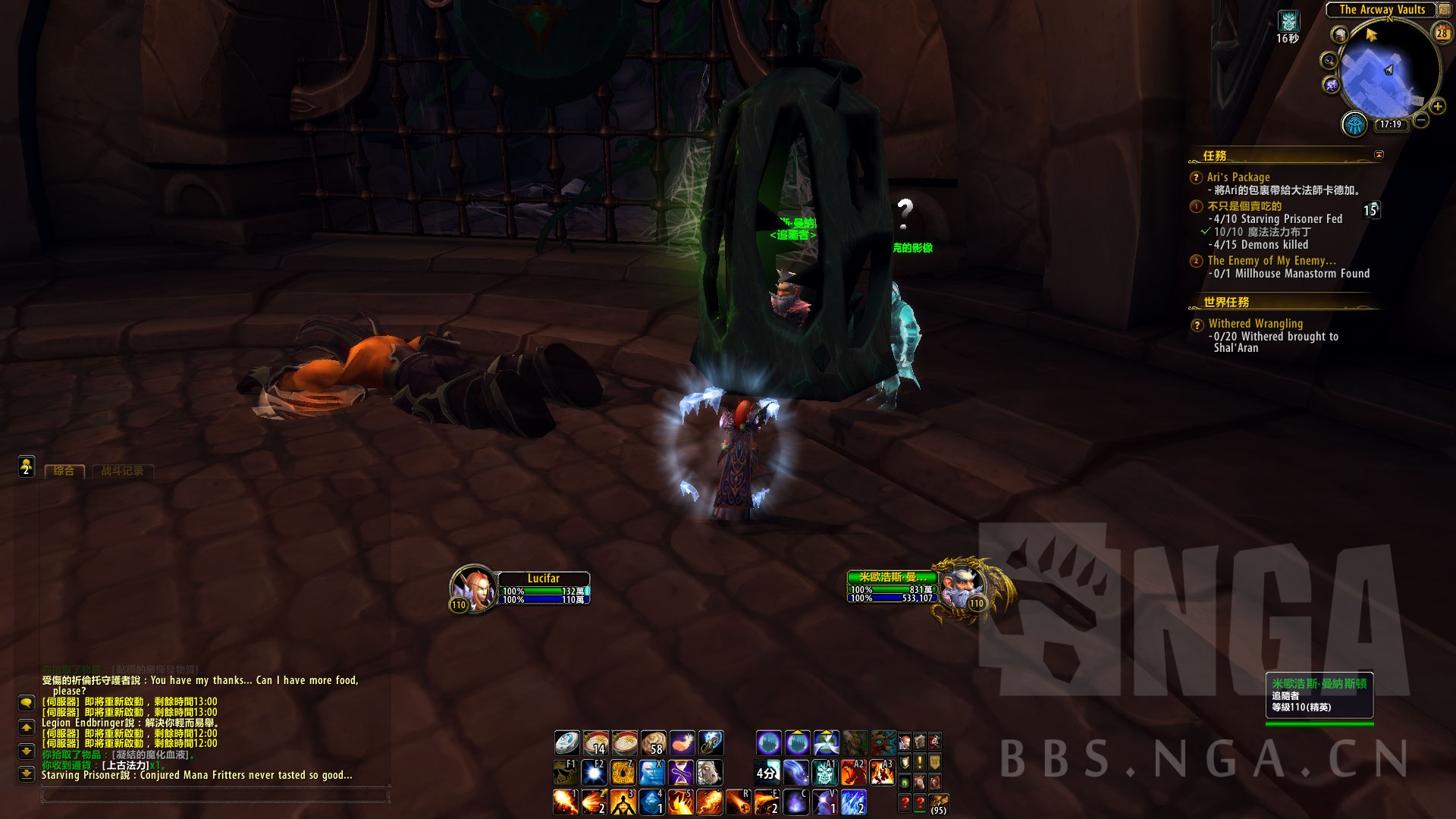Image resolution: width=1456 pixels, height=819 pixels.
Task: Switch to the 战斗记录 combat log tab
Action: pos(122,471)
